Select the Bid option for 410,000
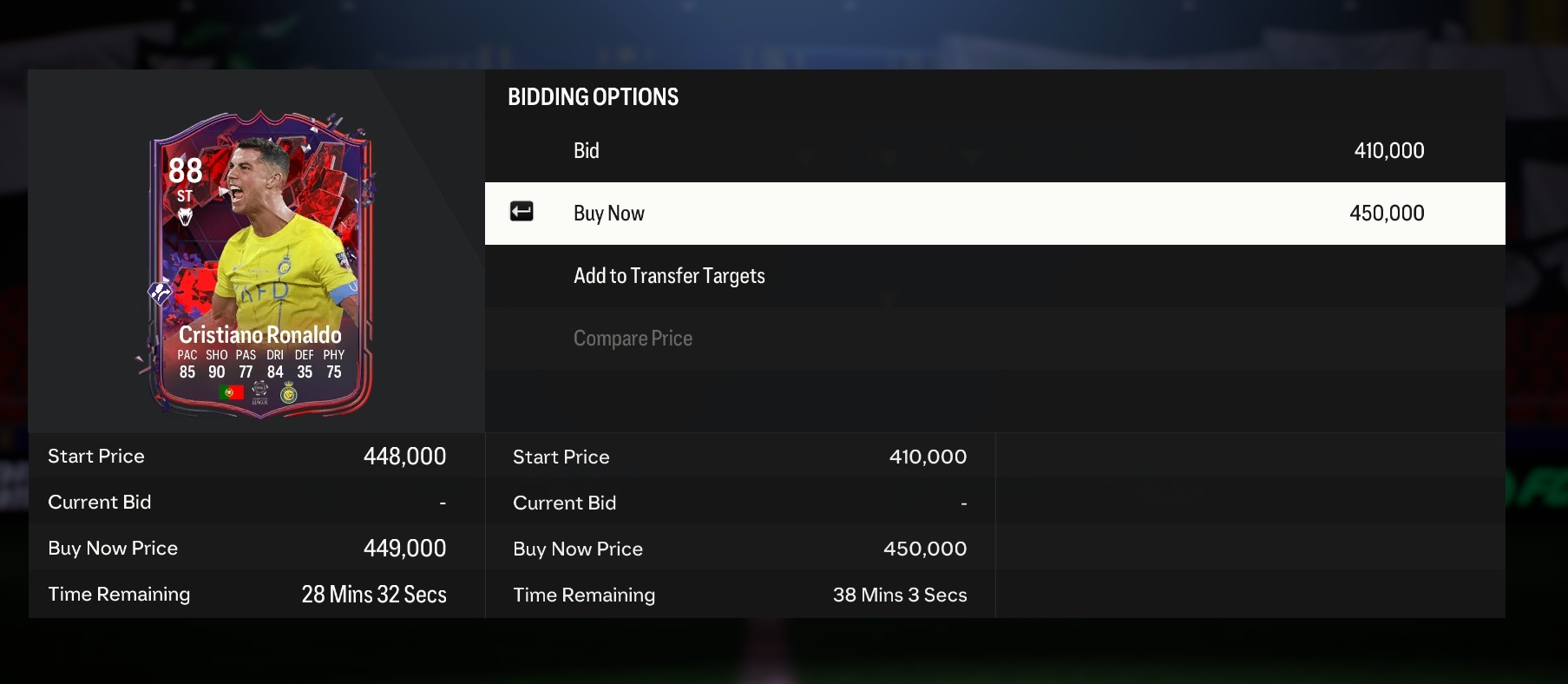The image size is (1568, 684). [x=994, y=150]
